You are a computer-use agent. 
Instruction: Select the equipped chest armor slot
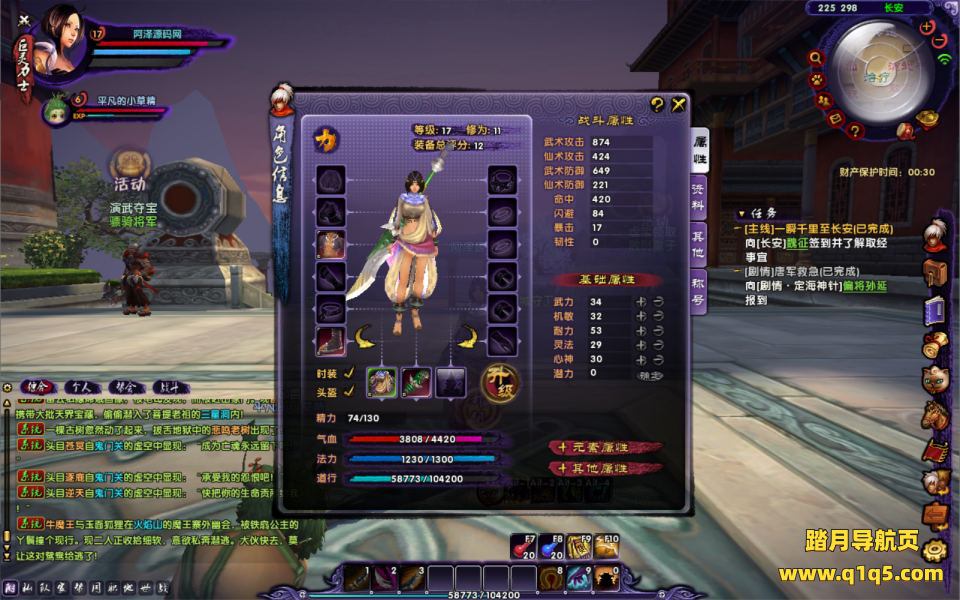[x=331, y=244]
